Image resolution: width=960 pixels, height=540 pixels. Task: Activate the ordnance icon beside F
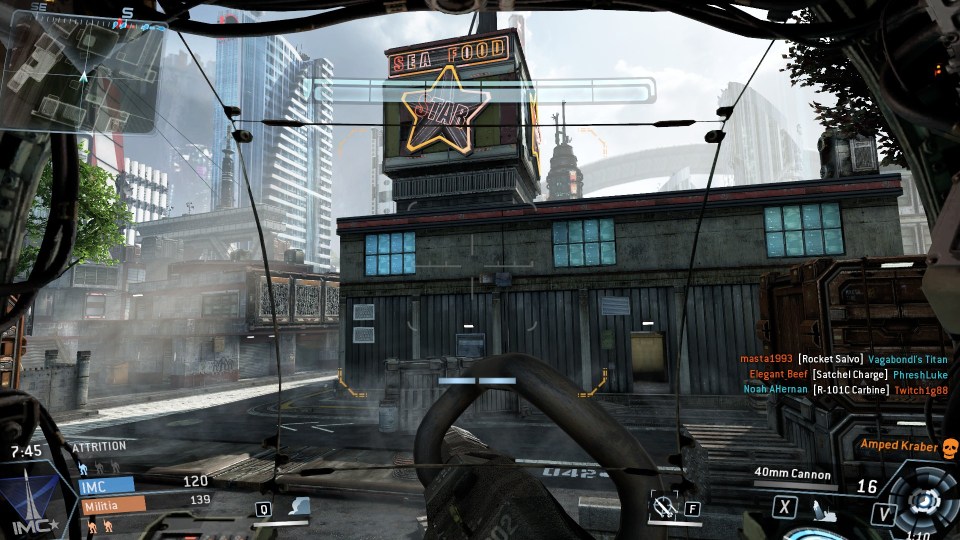coord(662,507)
